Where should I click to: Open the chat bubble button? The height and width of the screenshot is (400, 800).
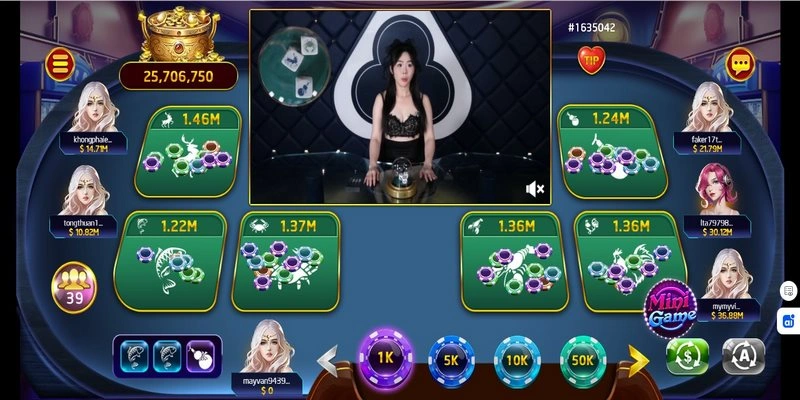(x=740, y=64)
